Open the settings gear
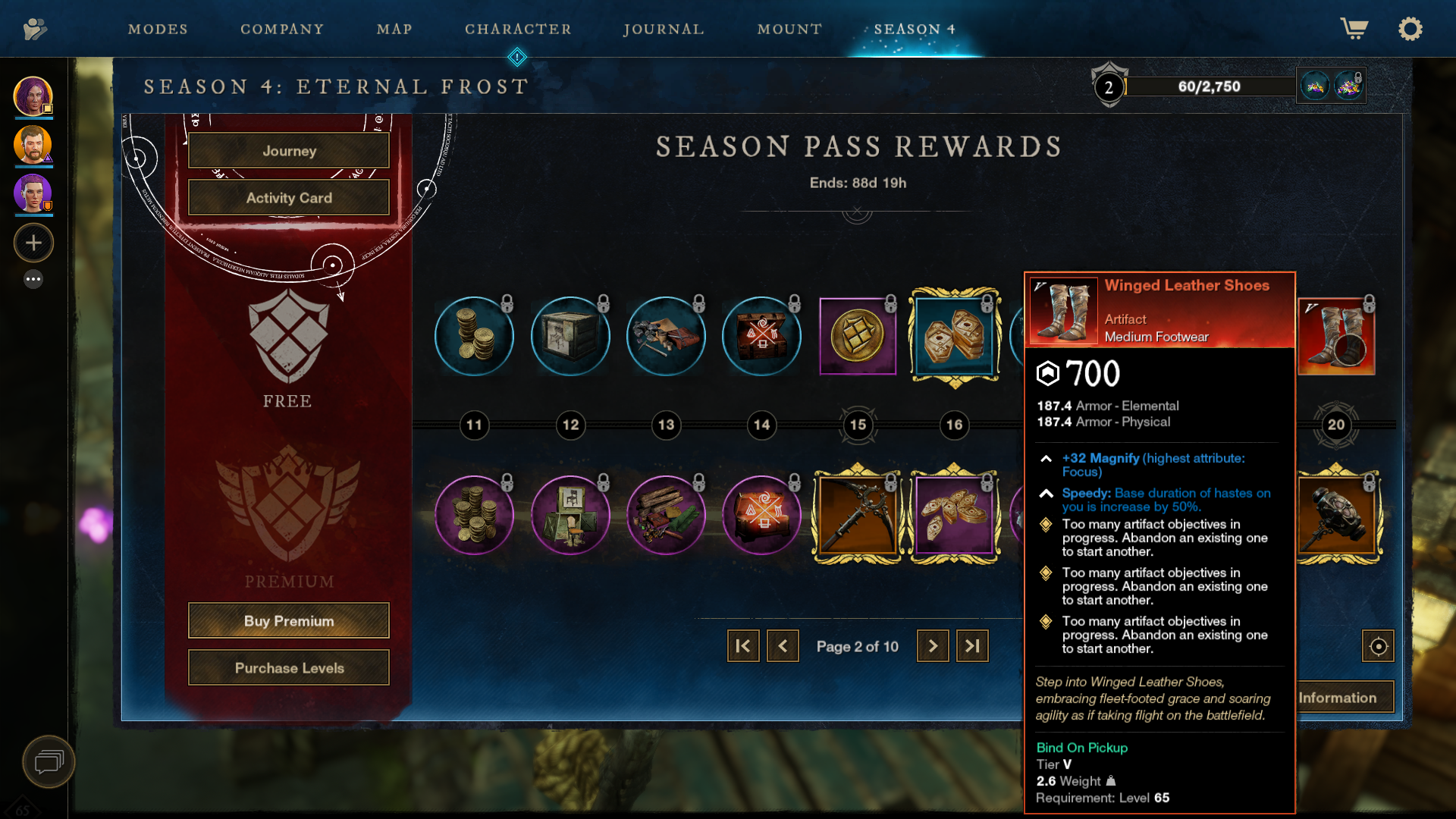Screen dimensions: 1456x819 point(1410,30)
